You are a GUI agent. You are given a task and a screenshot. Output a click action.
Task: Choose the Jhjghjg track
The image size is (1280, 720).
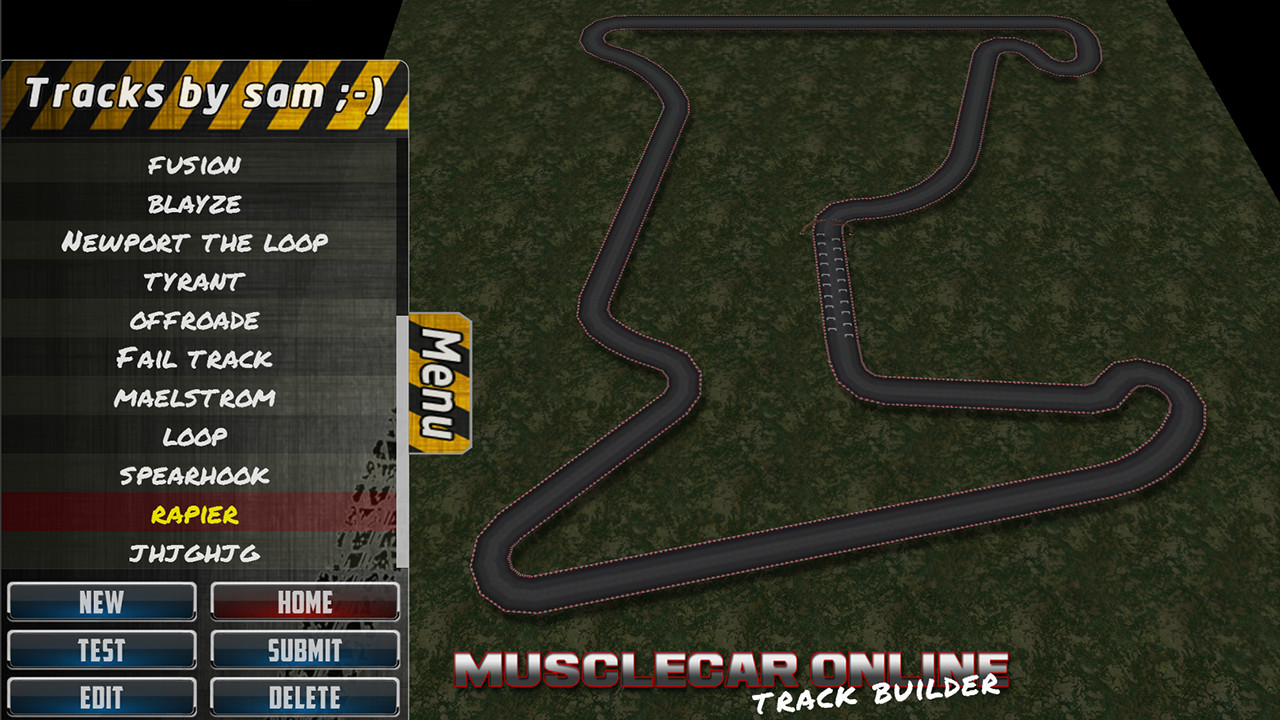click(197, 553)
